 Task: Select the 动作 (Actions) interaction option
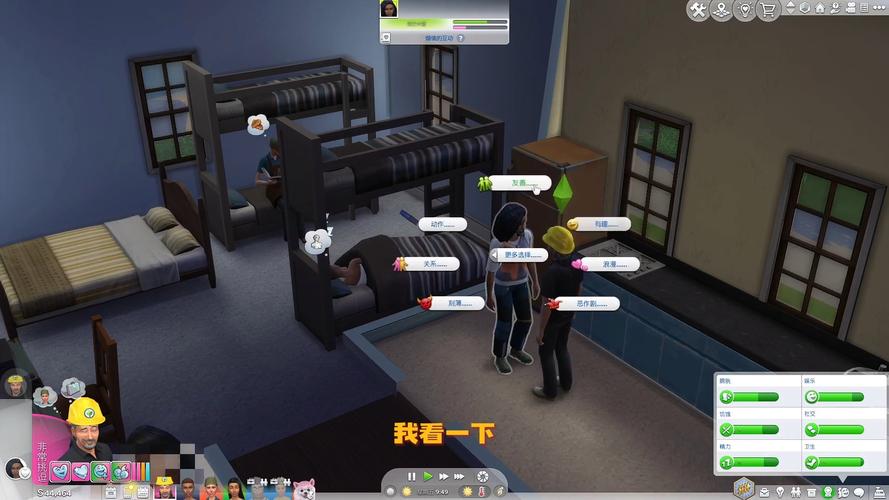point(443,224)
